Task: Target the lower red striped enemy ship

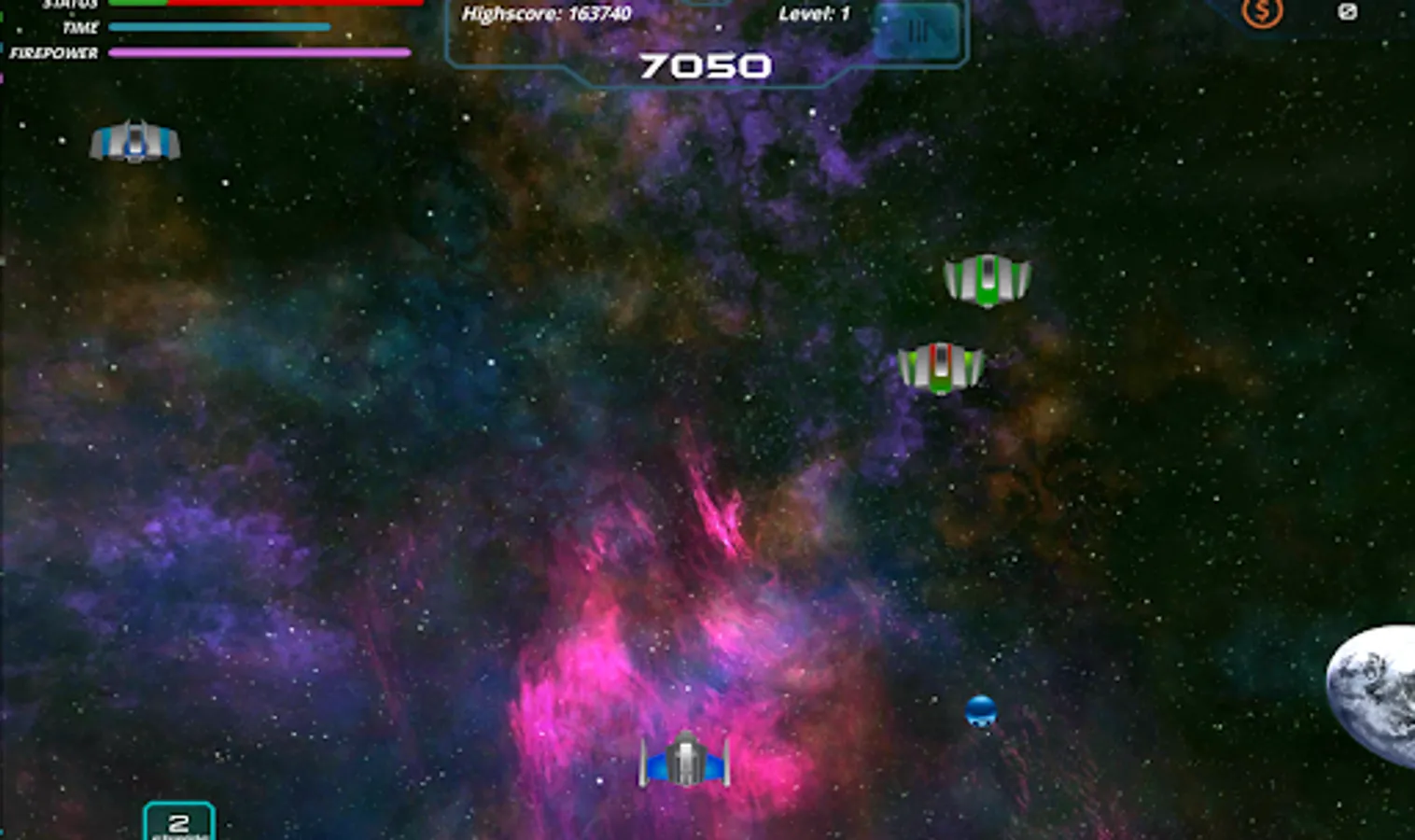Action: coord(941,366)
